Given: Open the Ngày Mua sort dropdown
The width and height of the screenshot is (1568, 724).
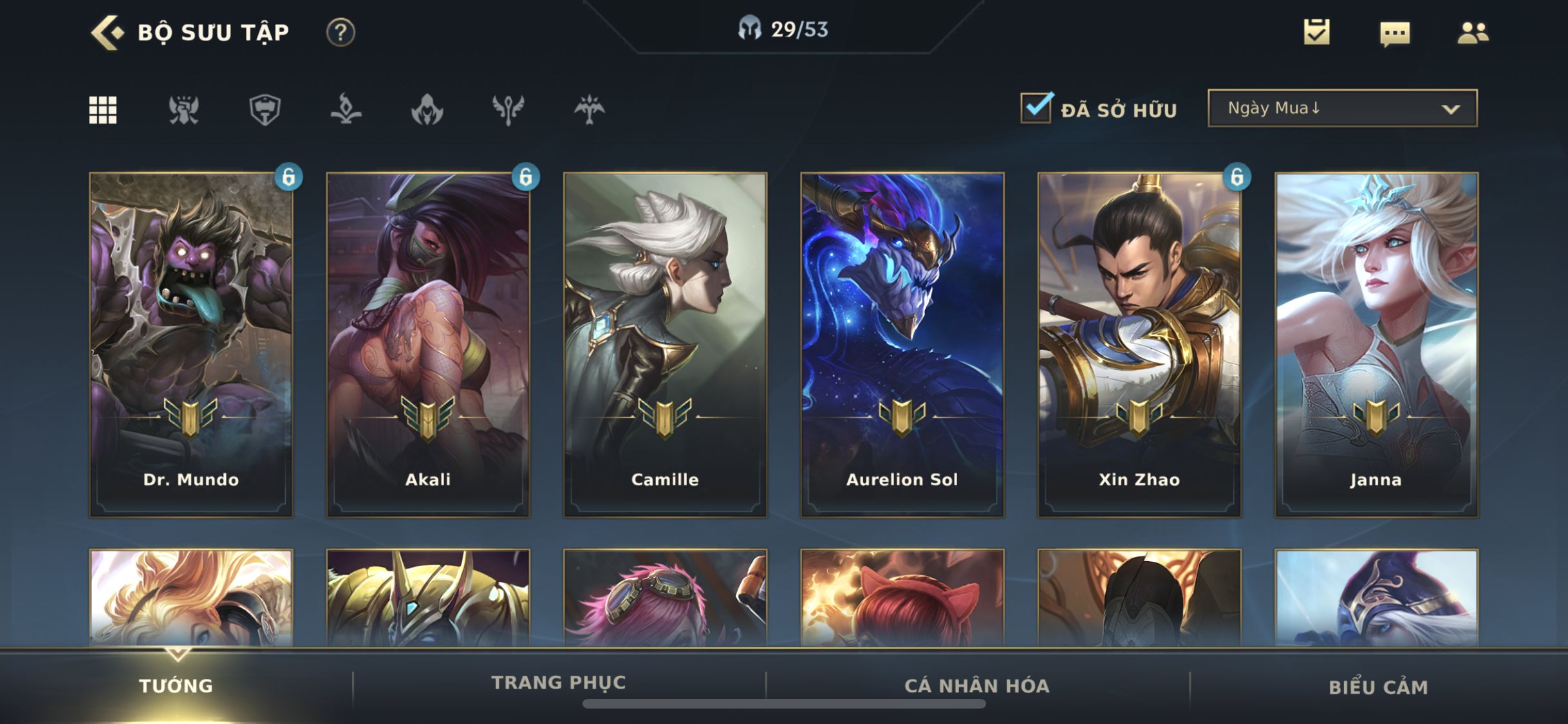Looking at the screenshot, I should pyautogui.click(x=1343, y=108).
